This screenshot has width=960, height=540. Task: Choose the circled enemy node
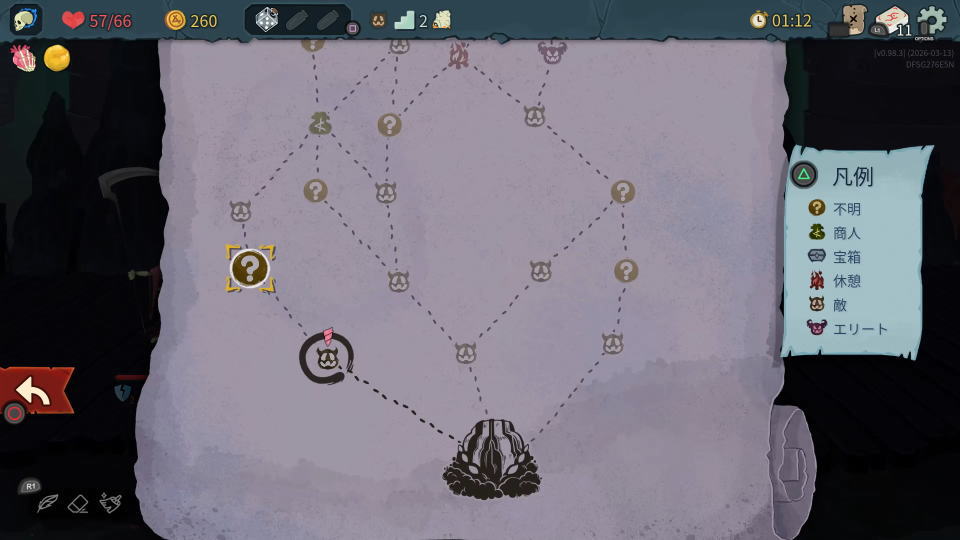click(x=326, y=358)
